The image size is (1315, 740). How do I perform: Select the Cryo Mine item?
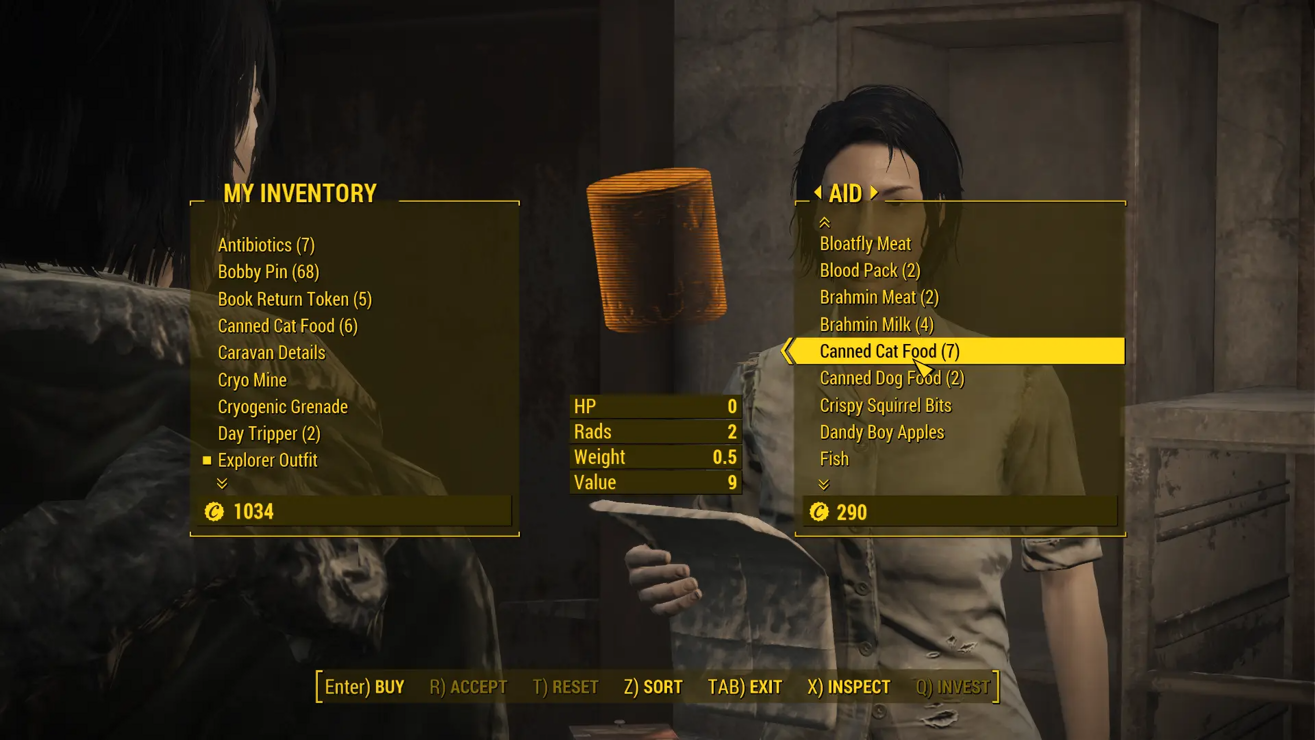tap(252, 380)
